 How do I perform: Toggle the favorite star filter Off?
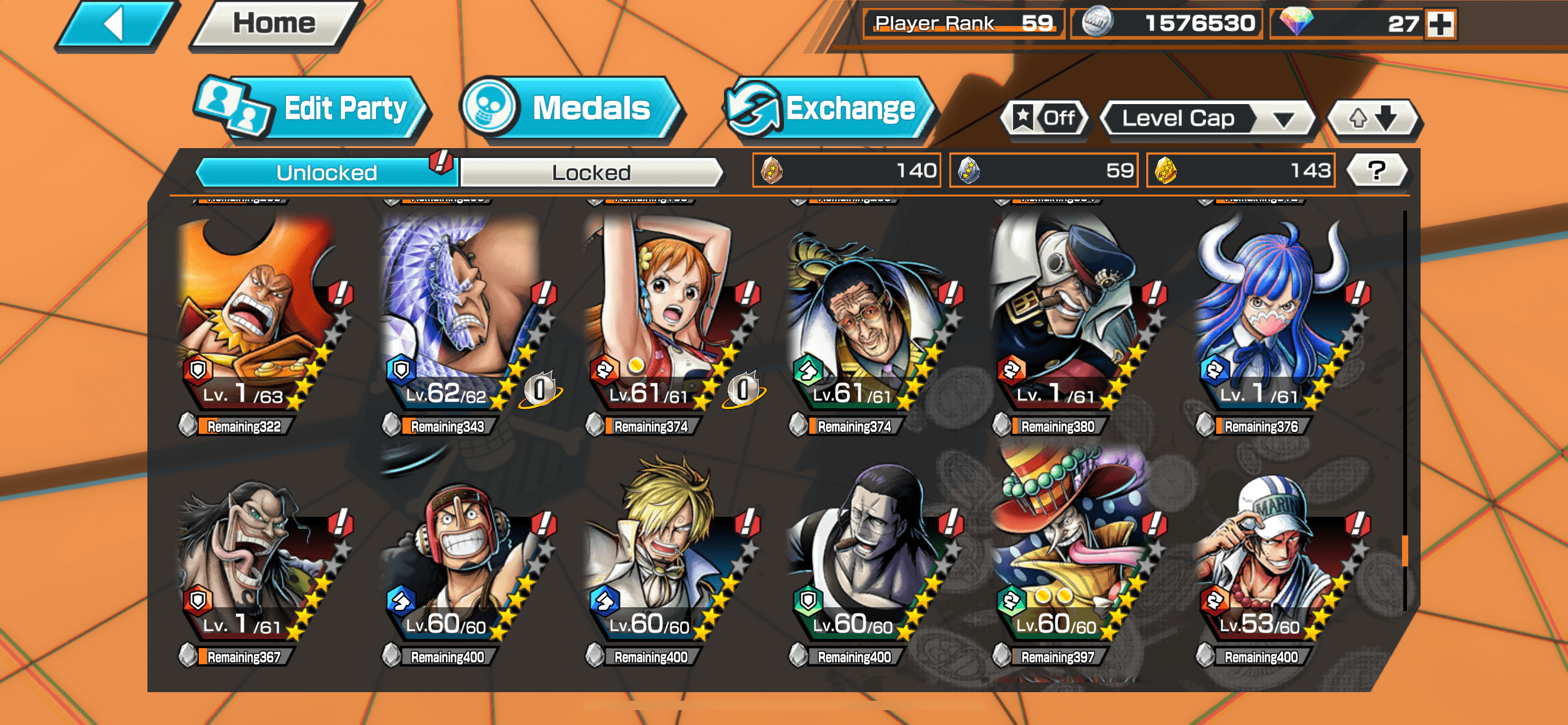(x=1045, y=118)
